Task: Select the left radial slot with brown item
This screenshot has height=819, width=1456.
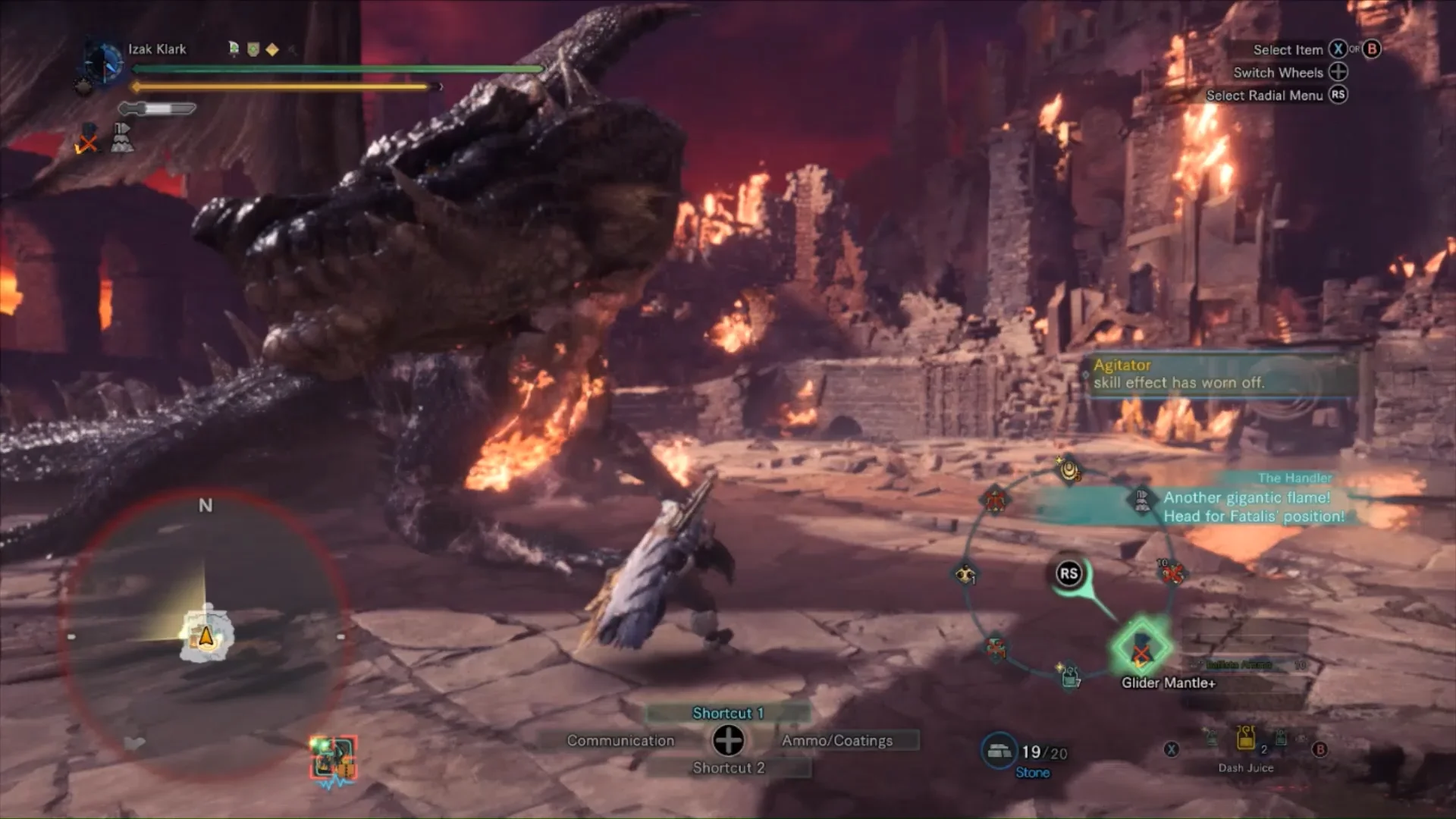Action: pos(965,574)
